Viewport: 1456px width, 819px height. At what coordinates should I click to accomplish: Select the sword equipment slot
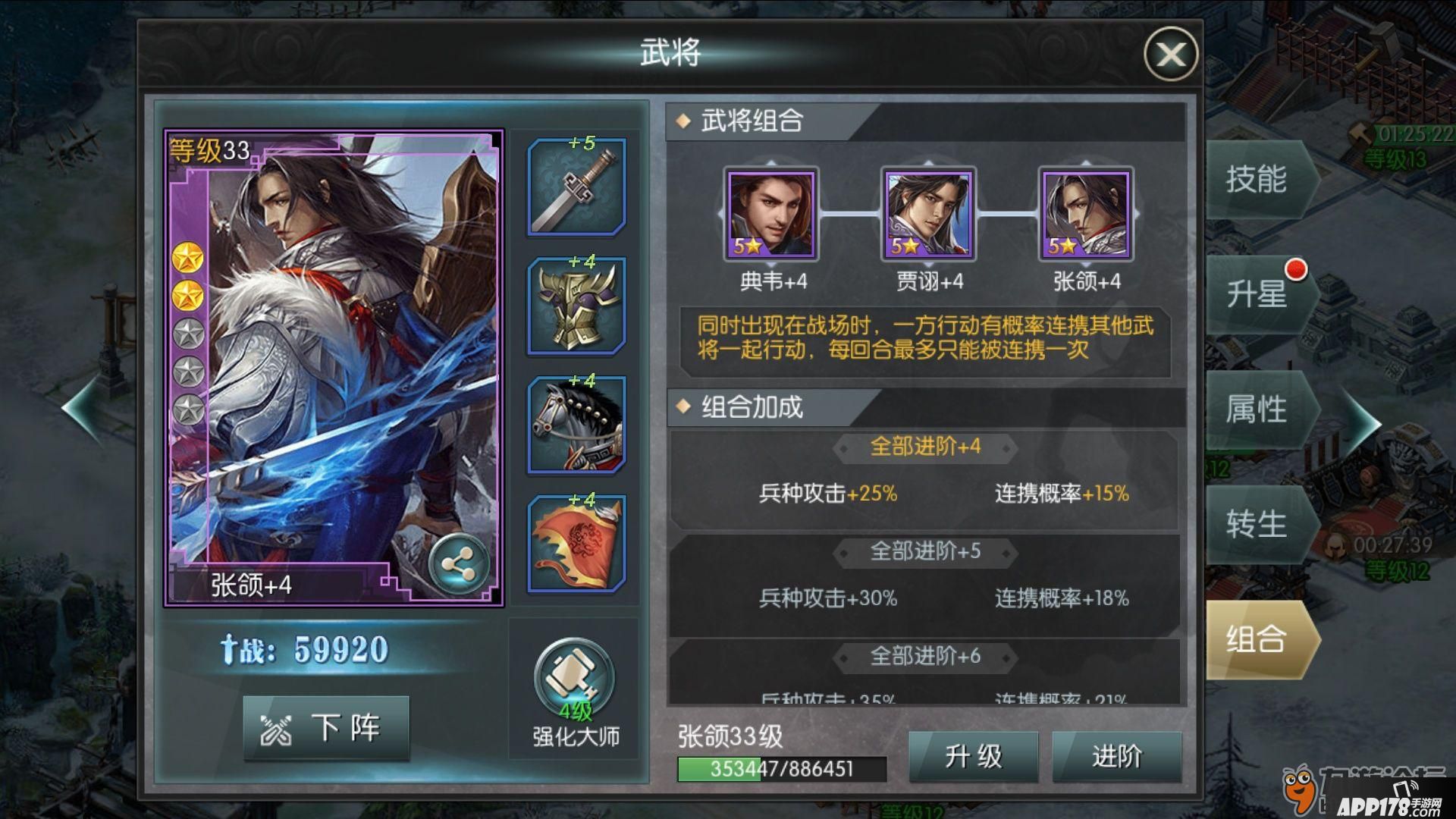coord(576,188)
